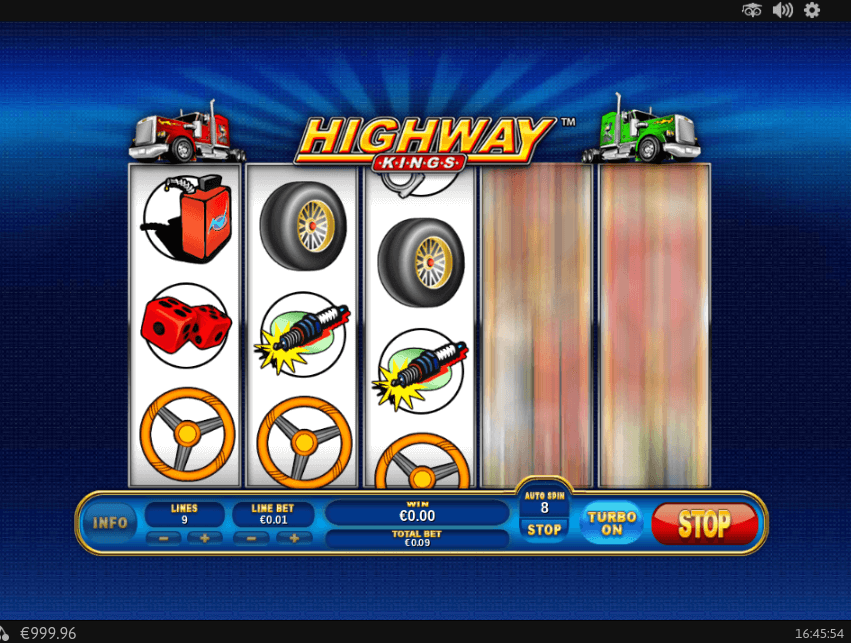Lower the line bet amount
851x643 pixels.
(251, 538)
